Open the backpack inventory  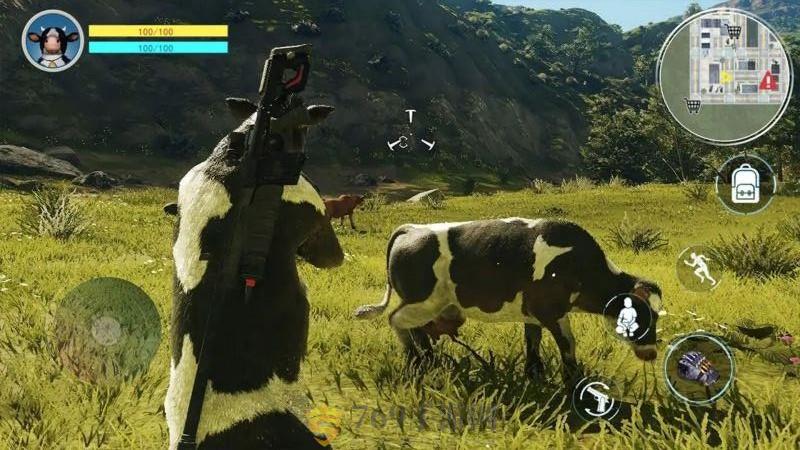tap(745, 184)
